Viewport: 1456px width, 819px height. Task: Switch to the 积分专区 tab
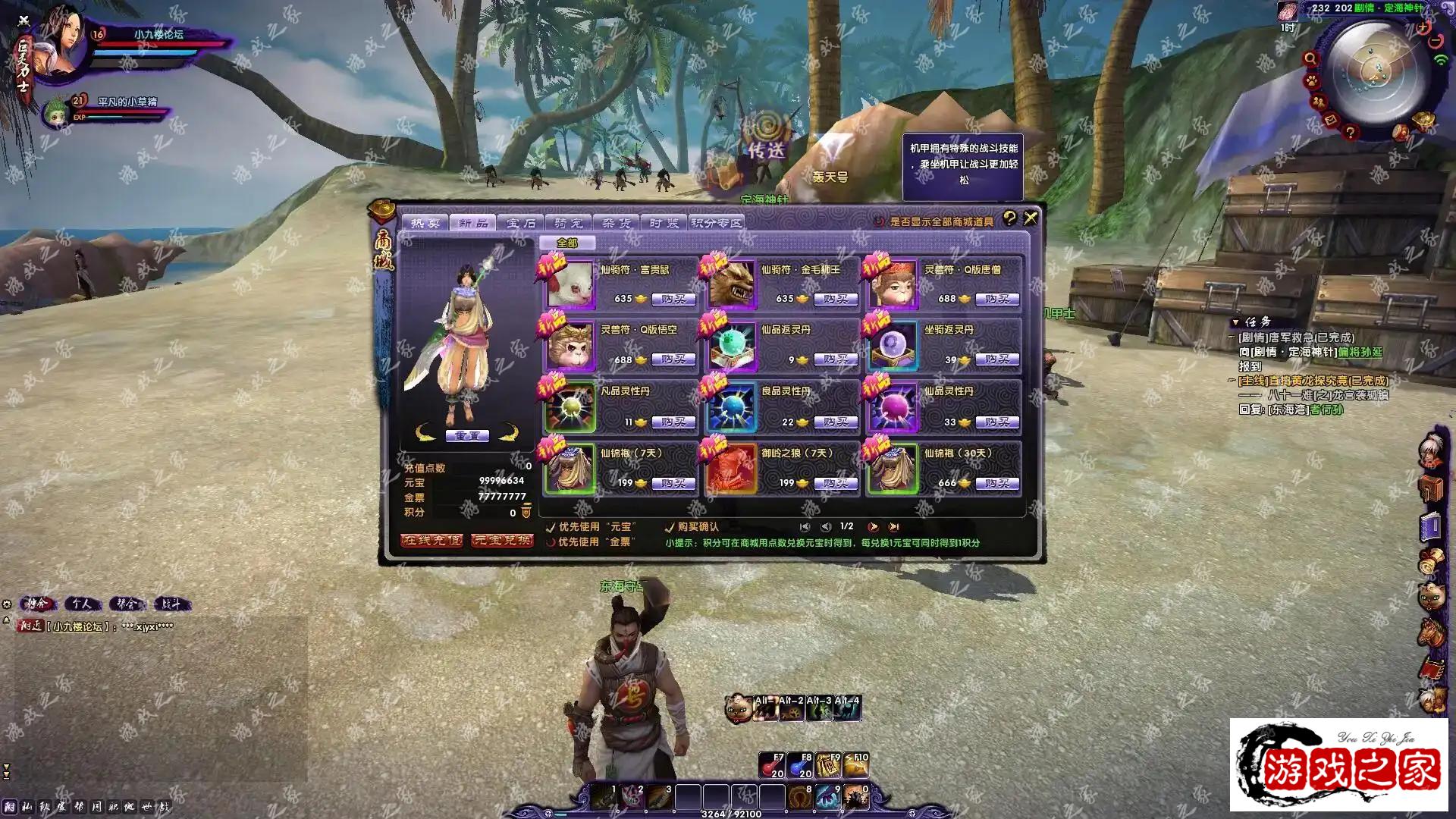pos(717,223)
